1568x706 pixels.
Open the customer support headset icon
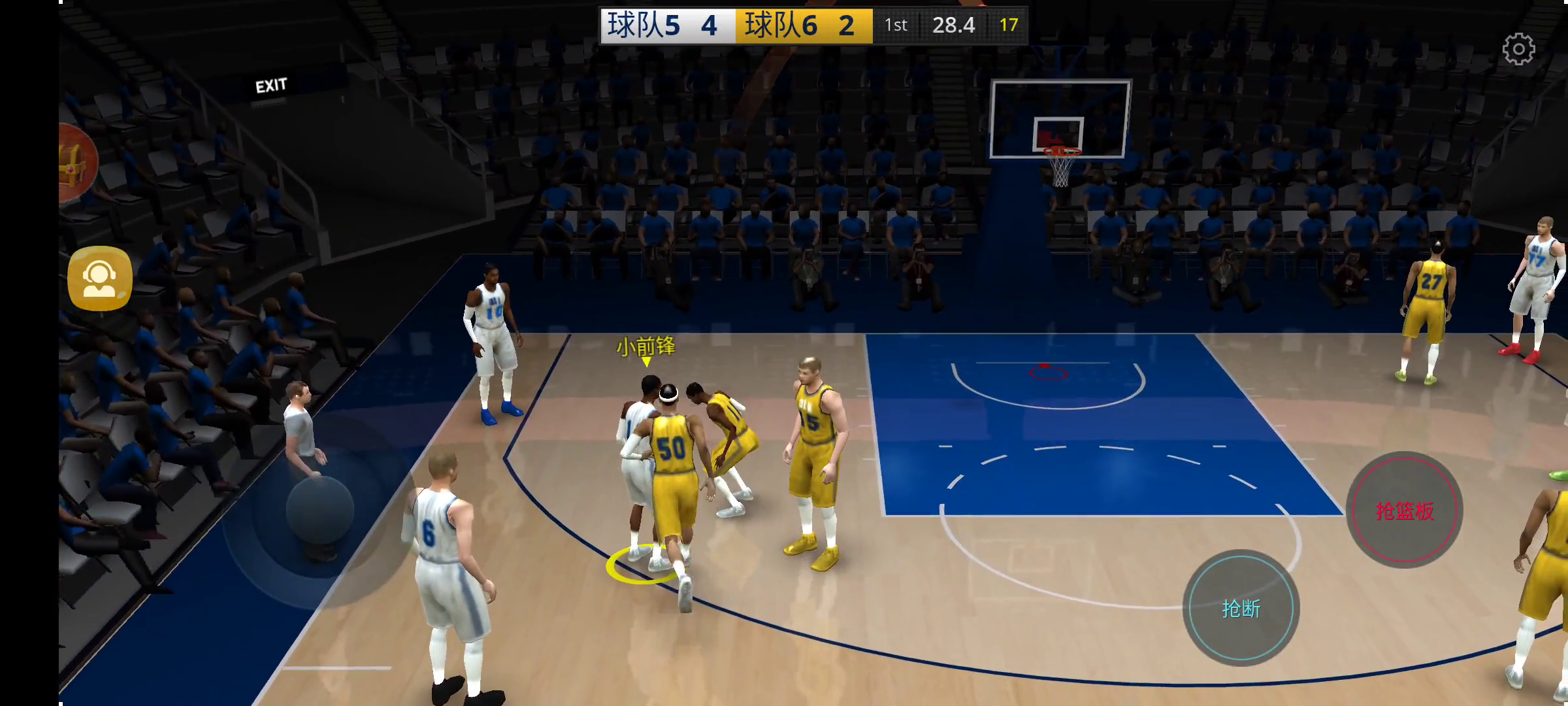[100, 278]
